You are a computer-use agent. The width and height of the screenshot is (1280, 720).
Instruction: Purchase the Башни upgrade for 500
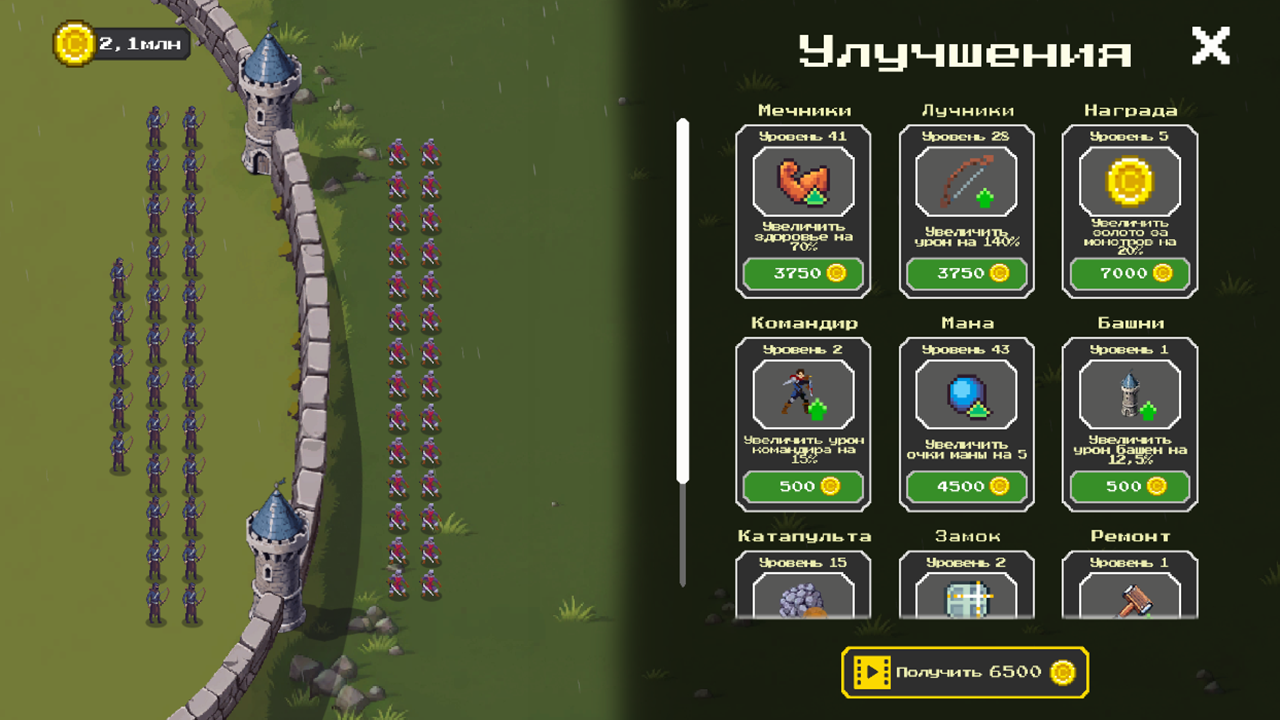[1130, 487]
